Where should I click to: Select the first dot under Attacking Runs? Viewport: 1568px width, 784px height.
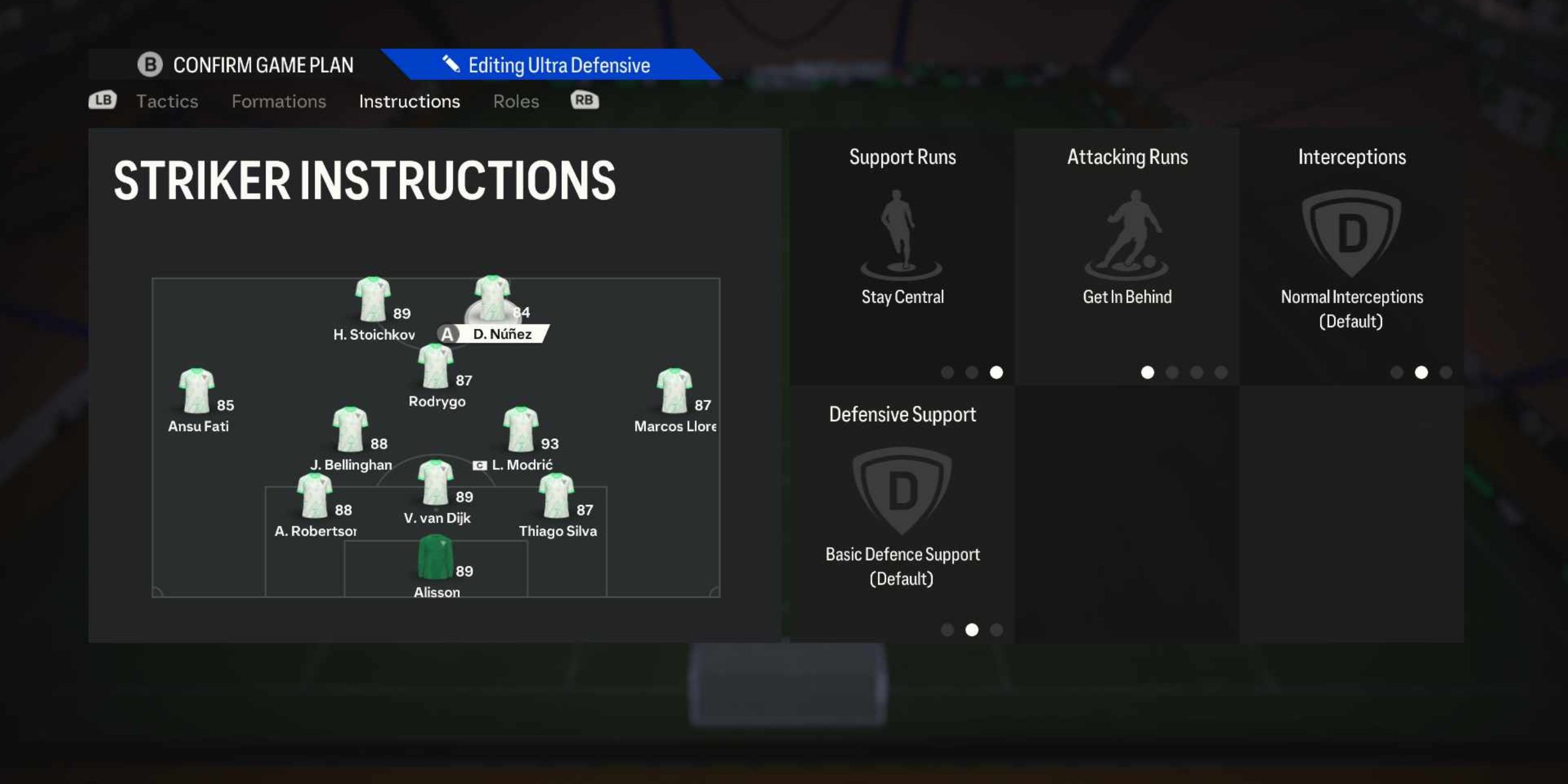[1147, 373]
